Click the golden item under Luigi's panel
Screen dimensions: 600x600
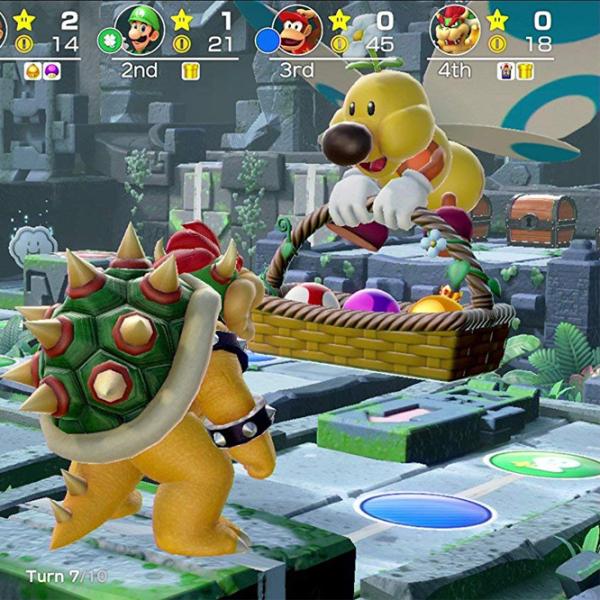tap(190, 70)
